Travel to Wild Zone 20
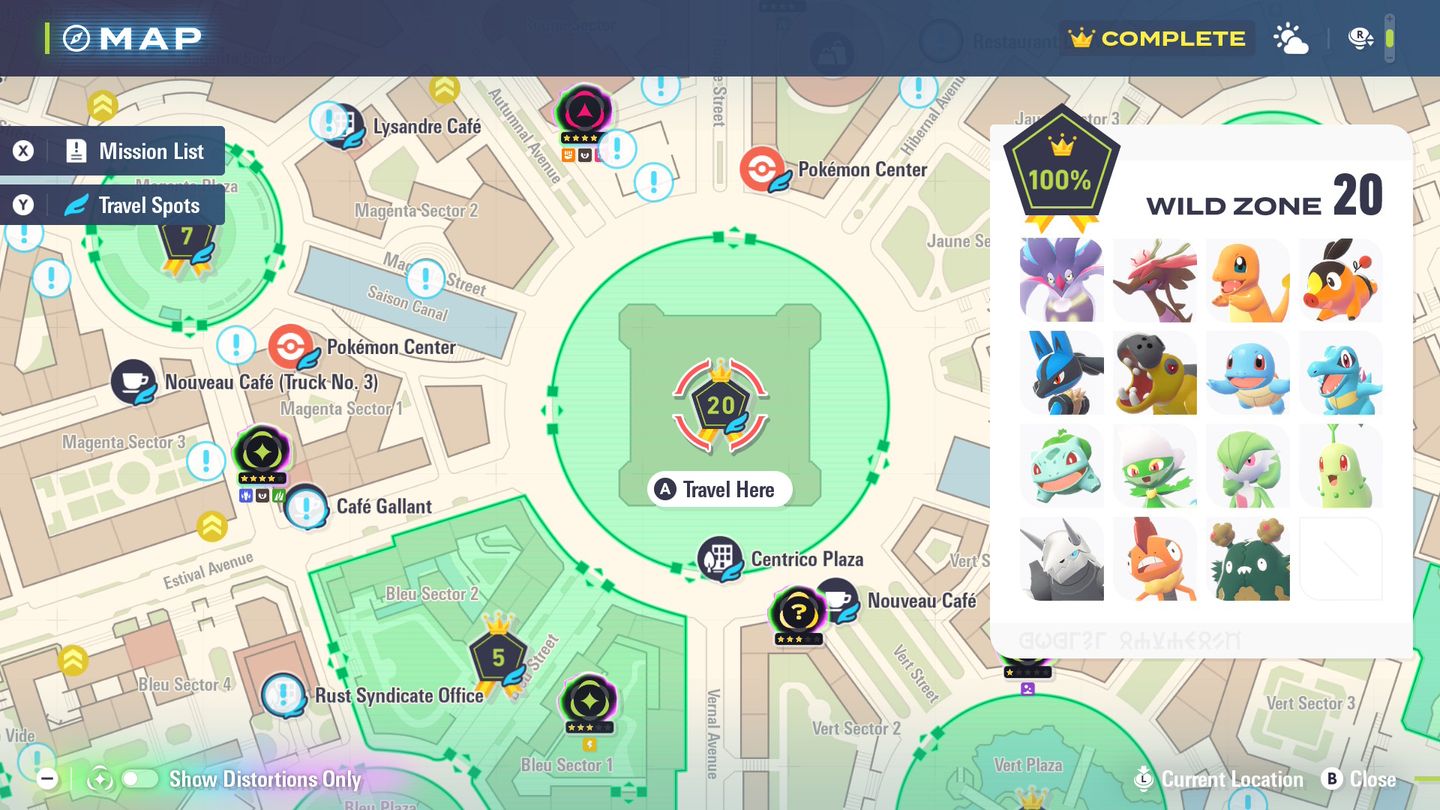Image resolution: width=1440 pixels, height=810 pixels. point(720,489)
